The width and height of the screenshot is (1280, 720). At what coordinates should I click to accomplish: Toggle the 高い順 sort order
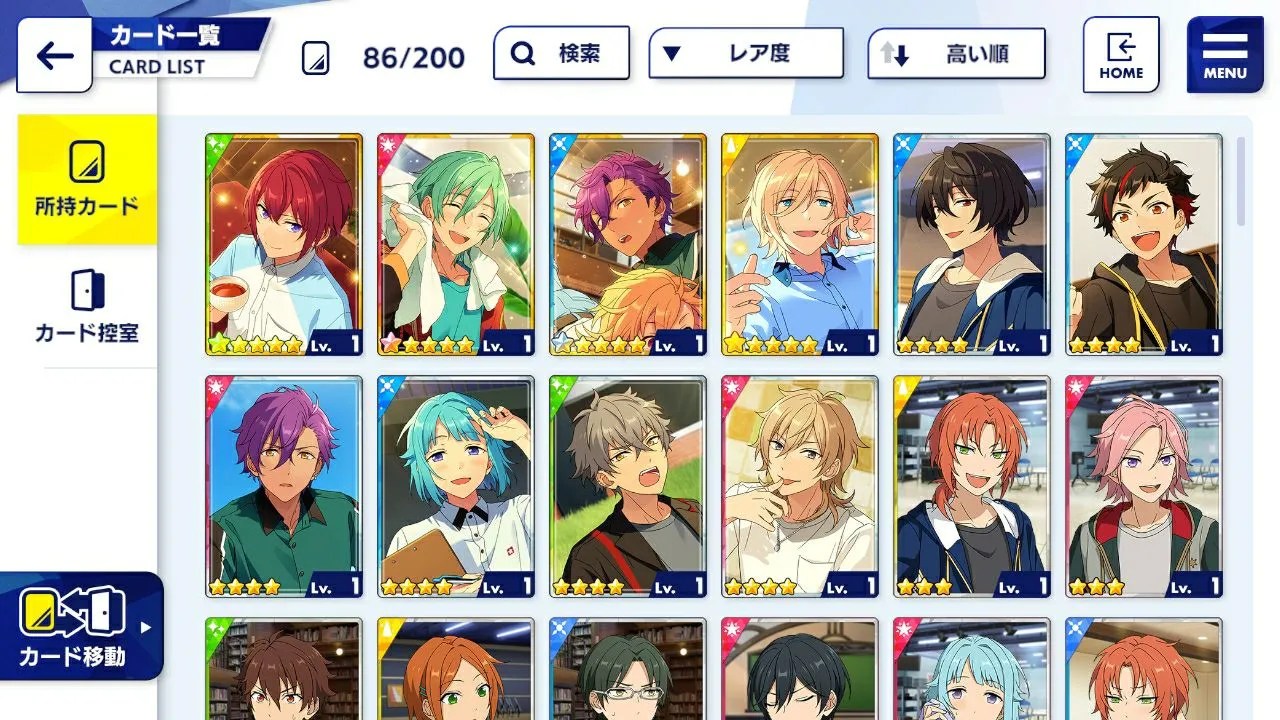tap(956, 54)
